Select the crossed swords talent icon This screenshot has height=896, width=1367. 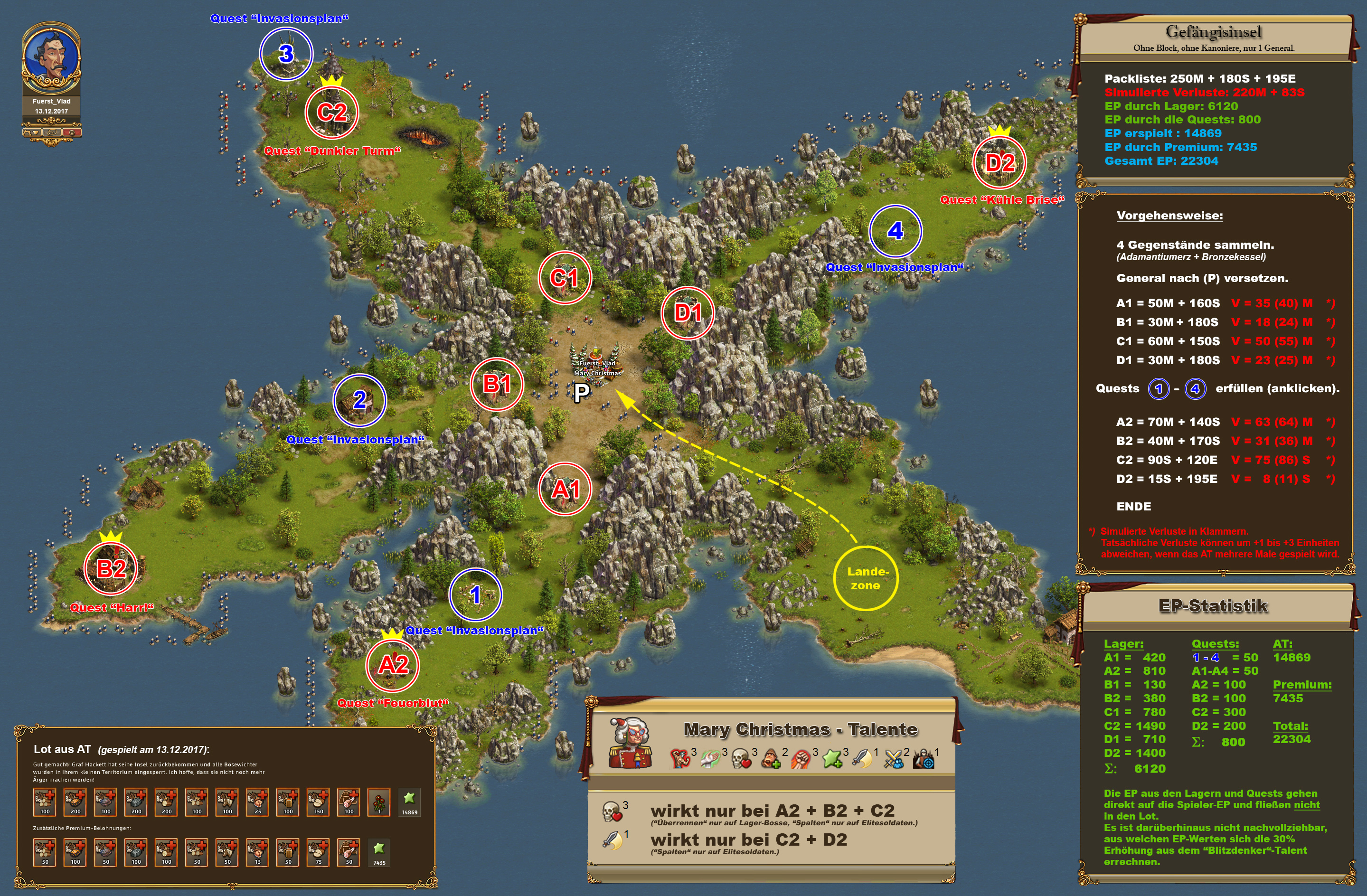[893, 759]
